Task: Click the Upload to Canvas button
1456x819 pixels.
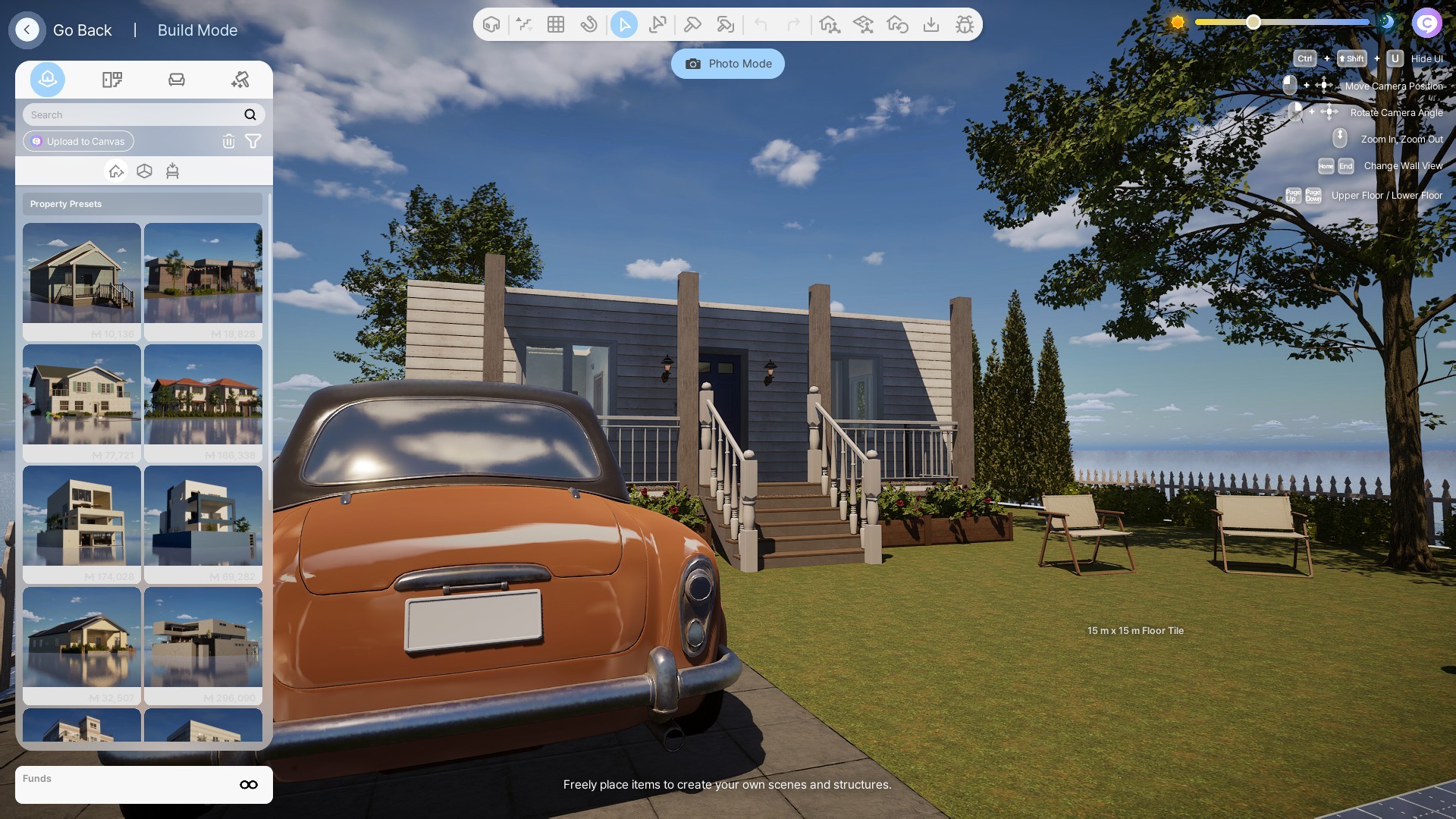Action: coord(78,141)
